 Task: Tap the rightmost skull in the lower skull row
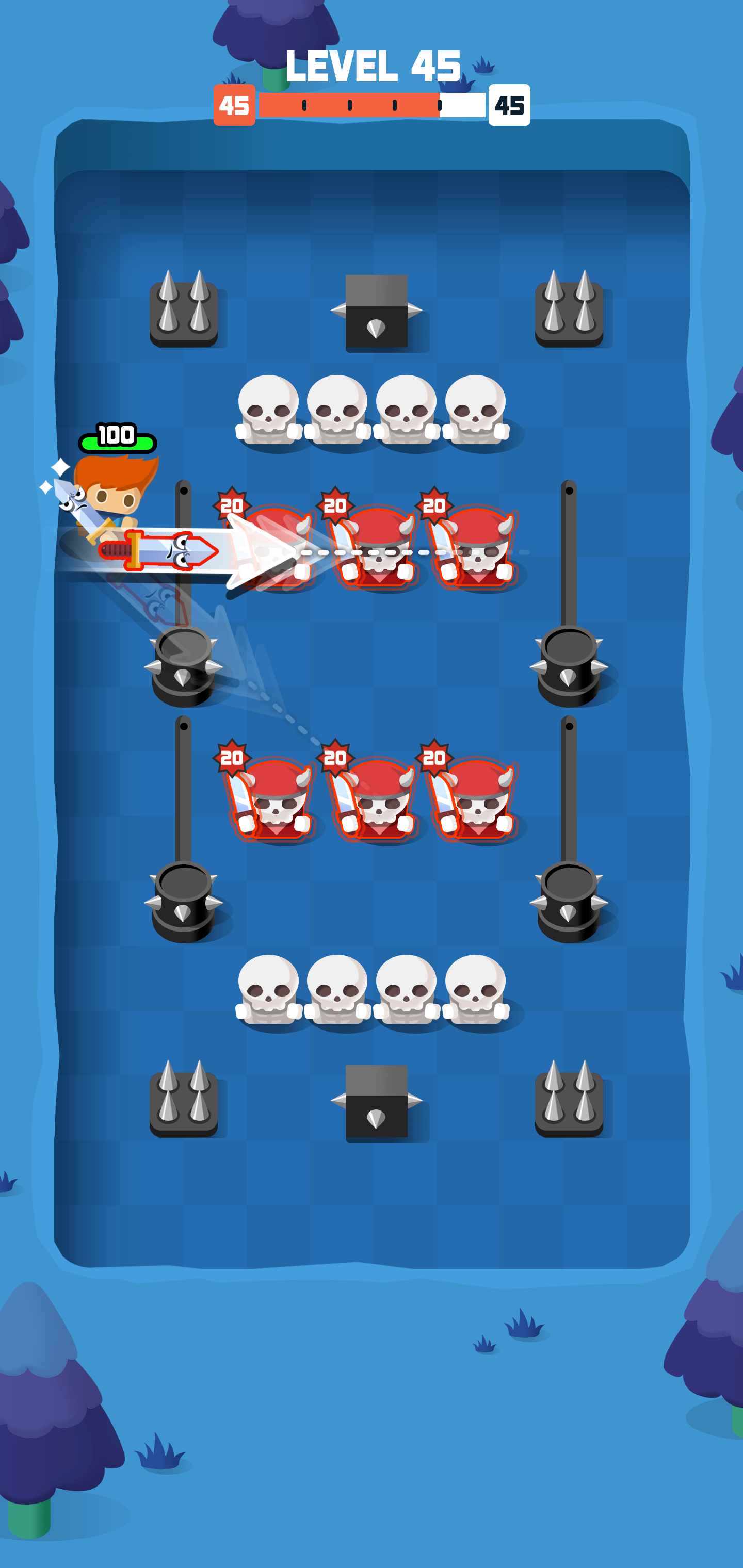point(478,986)
